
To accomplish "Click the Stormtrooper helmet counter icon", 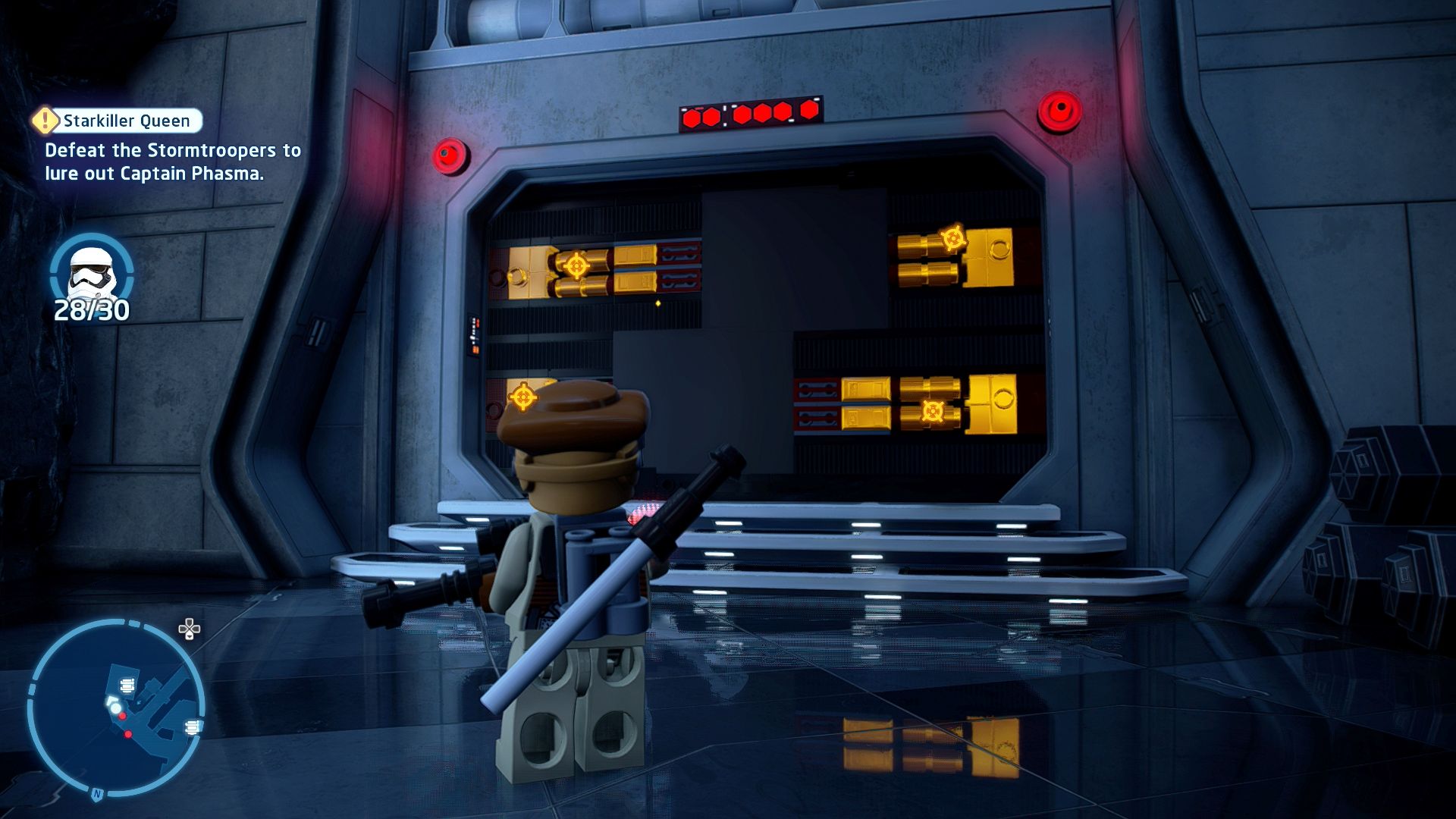I will point(91,271).
